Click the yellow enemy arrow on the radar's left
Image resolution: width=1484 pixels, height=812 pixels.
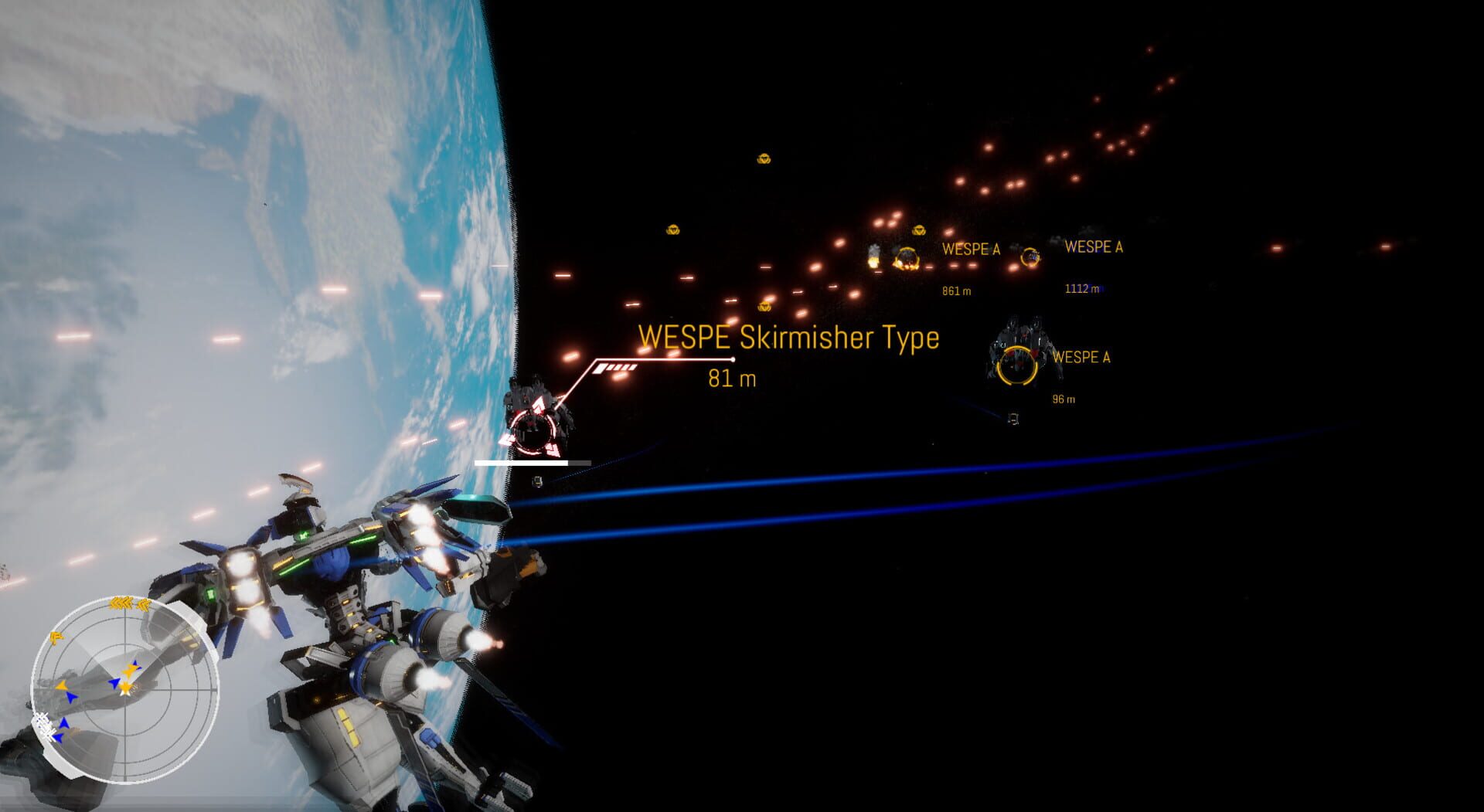[60, 687]
